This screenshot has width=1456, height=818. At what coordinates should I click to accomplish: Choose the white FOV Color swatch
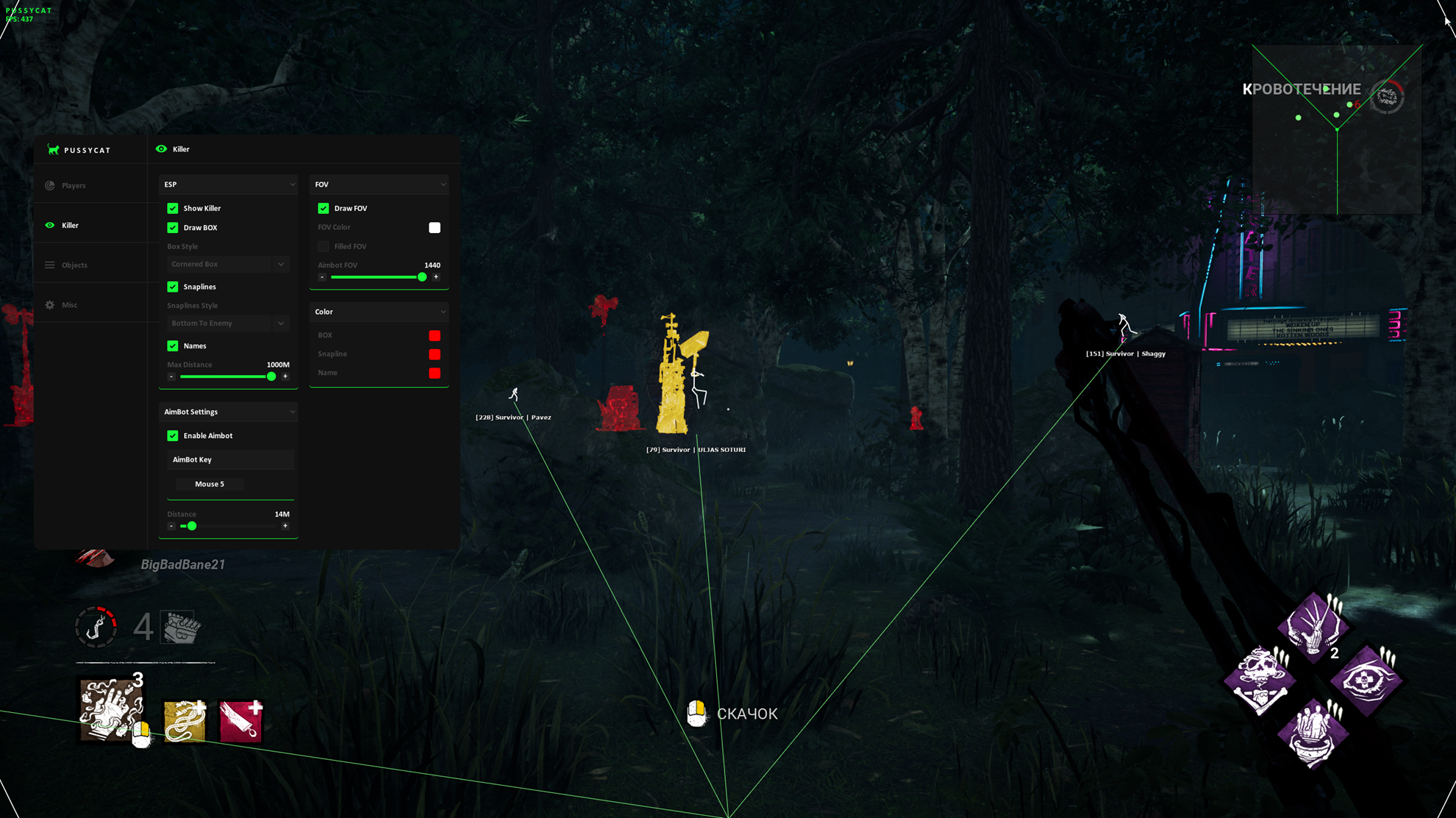pyautogui.click(x=435, y=228)
